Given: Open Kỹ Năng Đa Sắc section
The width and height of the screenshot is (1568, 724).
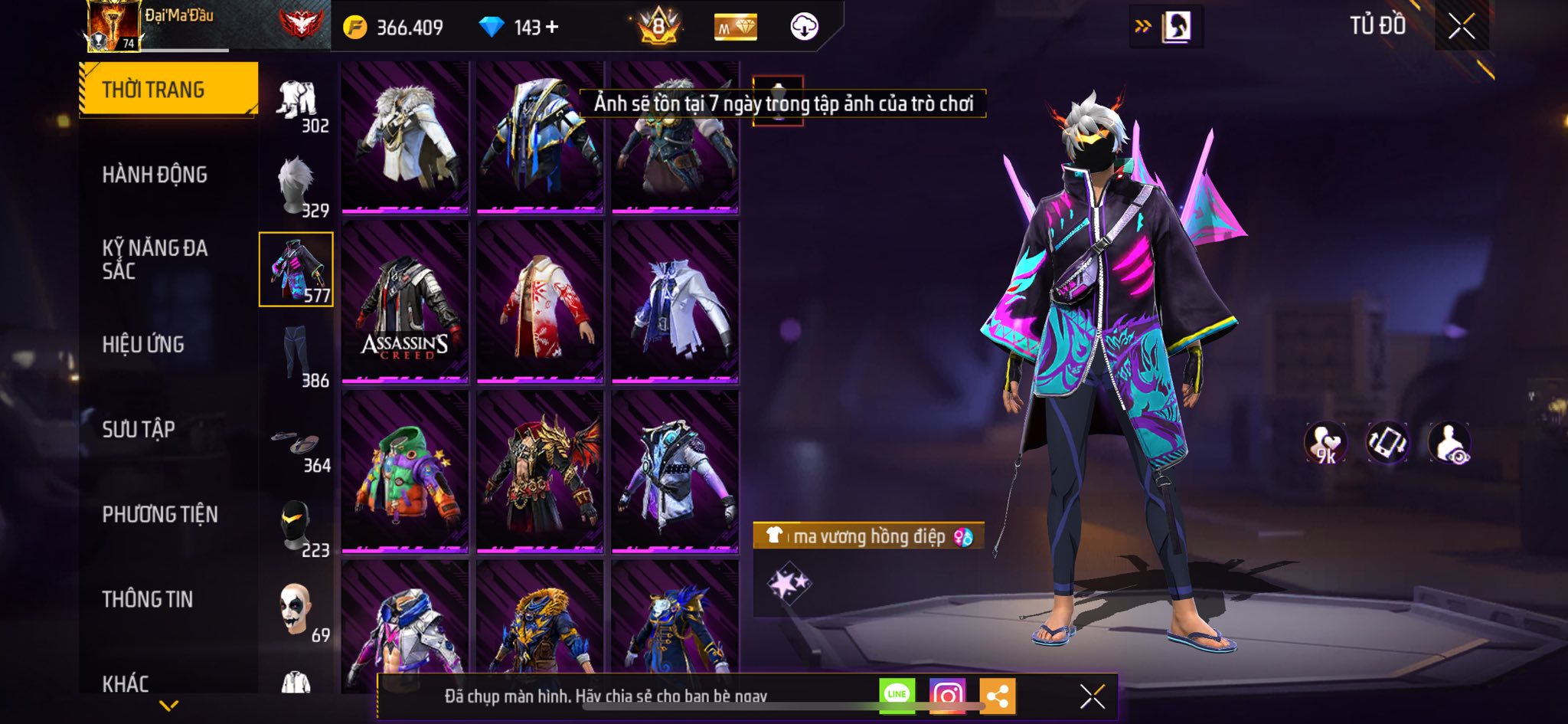Looking at the screenshot, I should (155, 259).
